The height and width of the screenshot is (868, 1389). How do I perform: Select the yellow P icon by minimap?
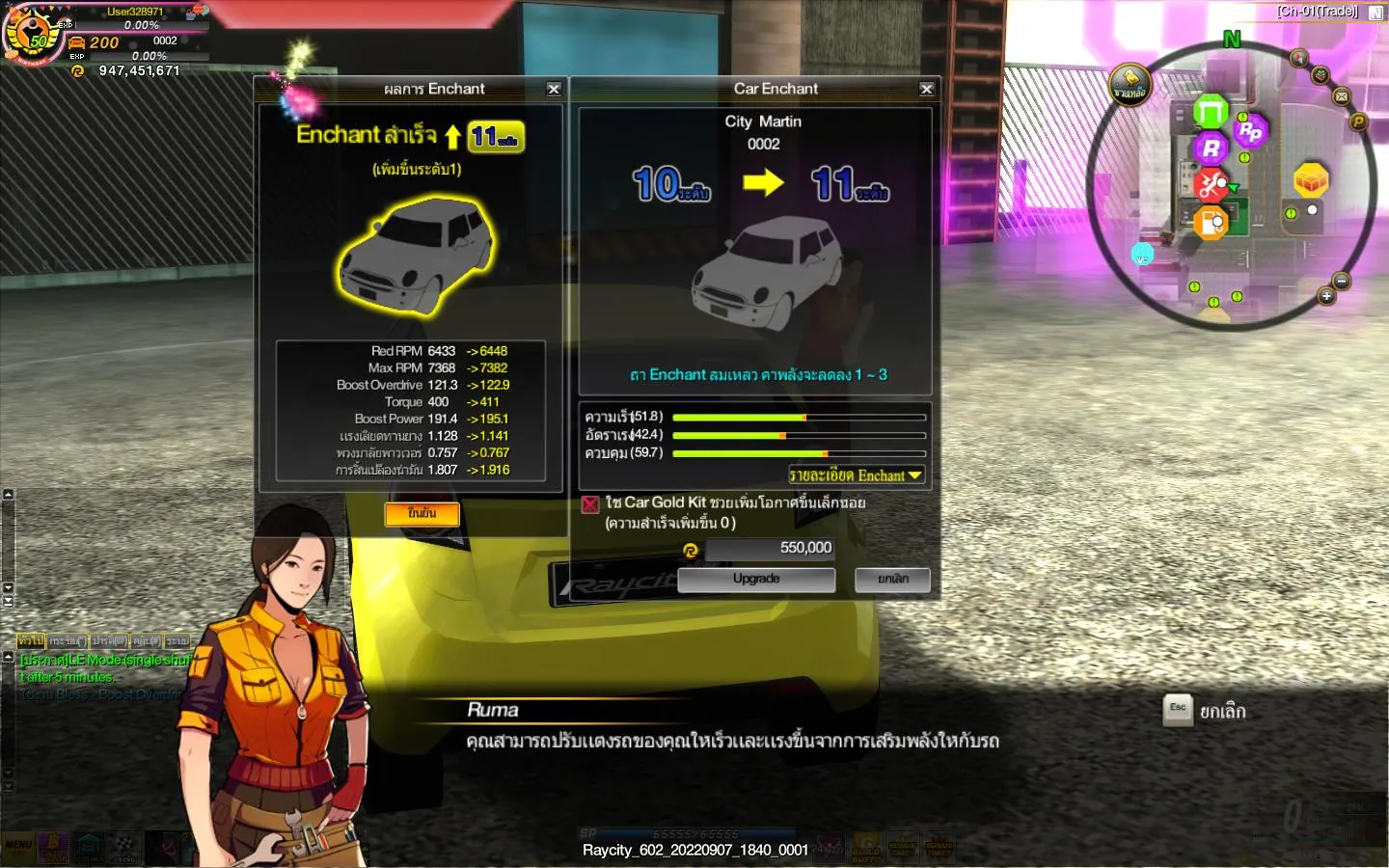click(x=1358, y=122)
